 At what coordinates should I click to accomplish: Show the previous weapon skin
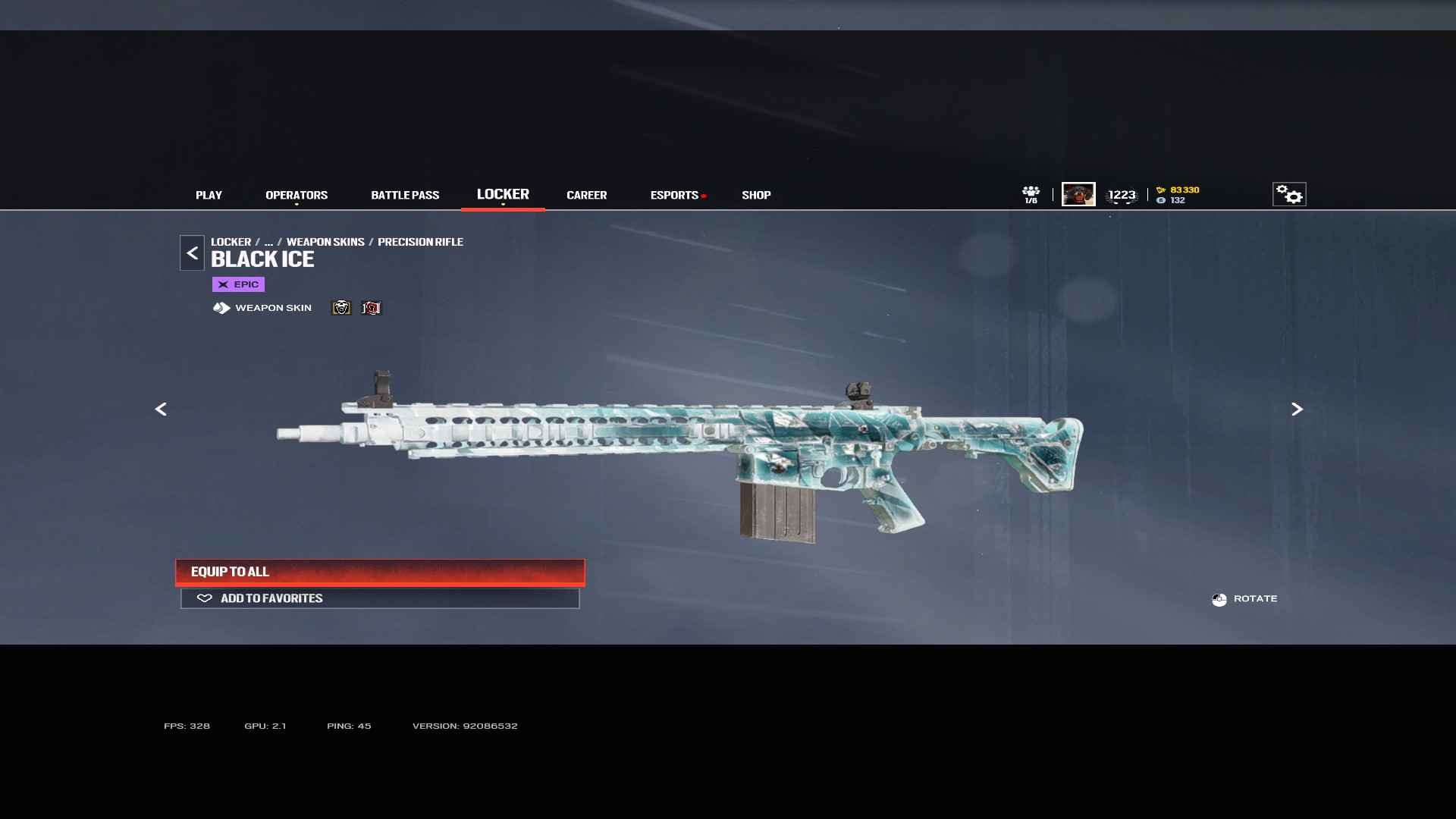click(161, 409)
